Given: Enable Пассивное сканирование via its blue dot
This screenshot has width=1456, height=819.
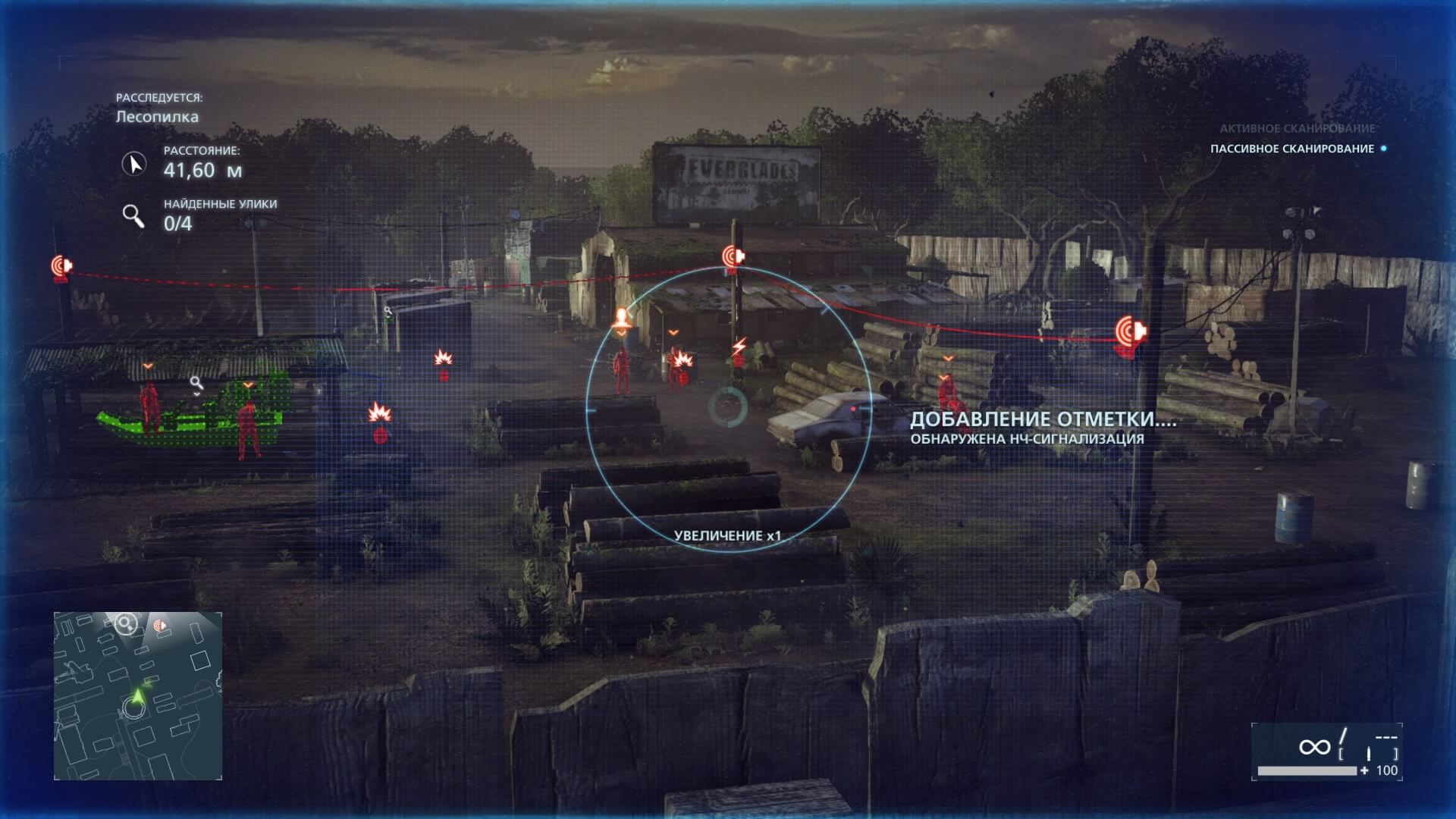Looking at the screenshot, I should click(1385, 151).
